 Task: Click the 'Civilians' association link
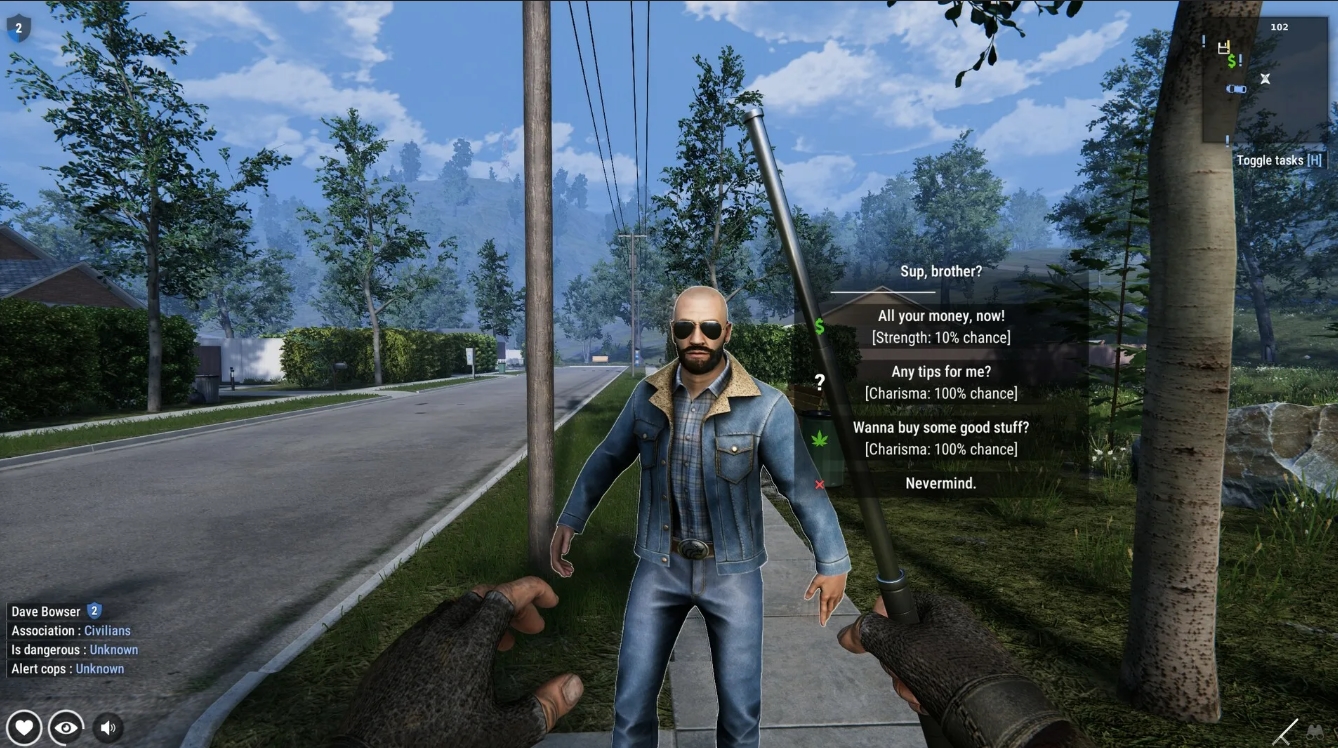(x=107, y=630)
